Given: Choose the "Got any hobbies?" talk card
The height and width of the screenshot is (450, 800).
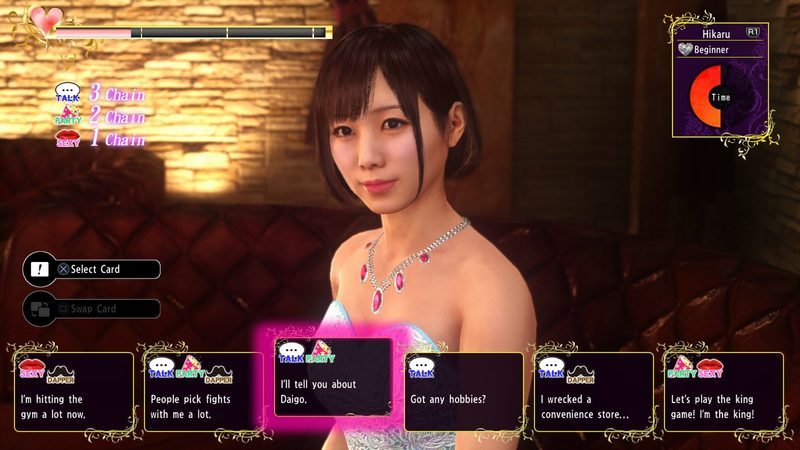Looking at the screenshot, I should pos(463,392).
